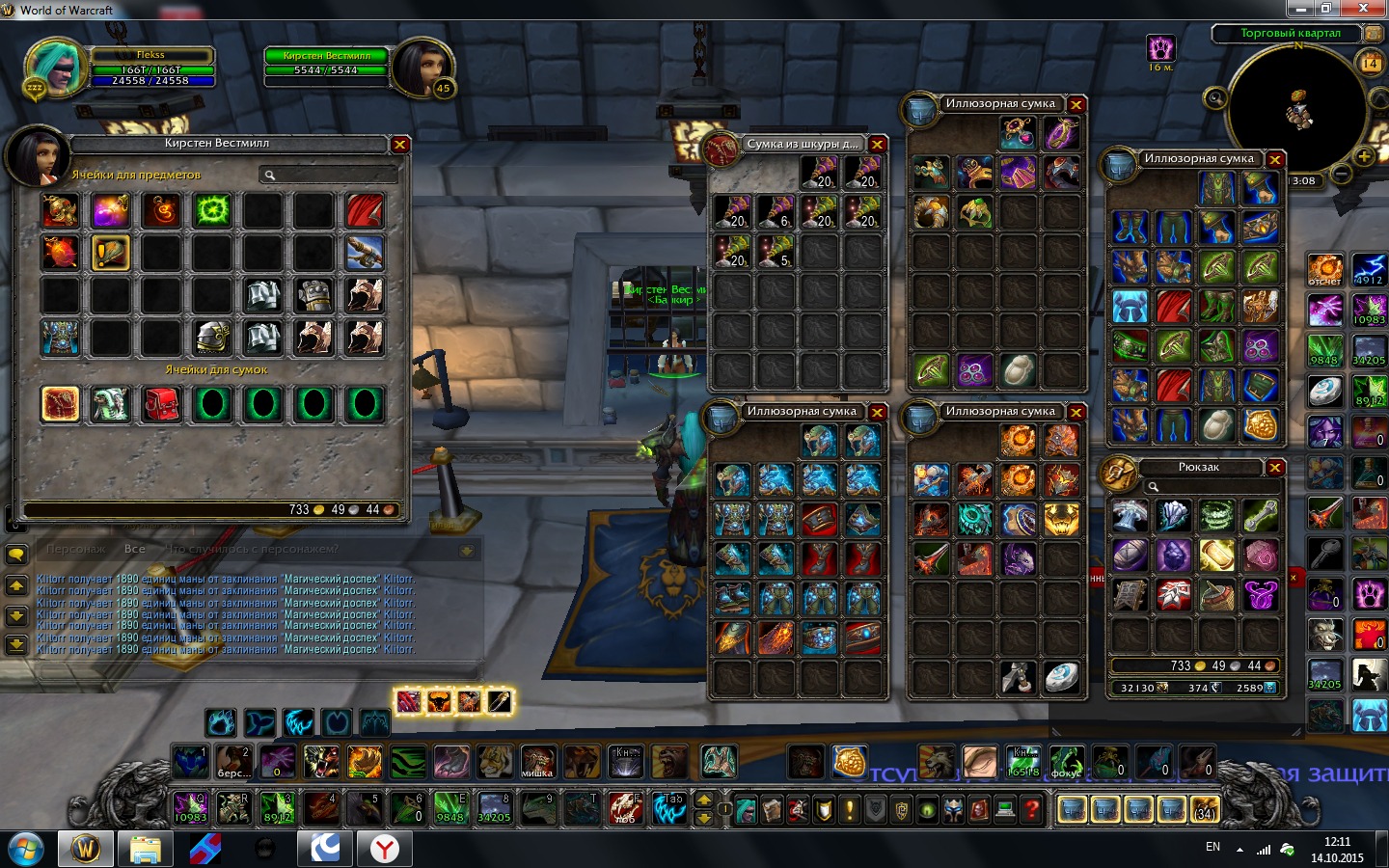The image size is (1389, 868).
Task: Close the World of Warcraft window
Action: coord(1364,9)
